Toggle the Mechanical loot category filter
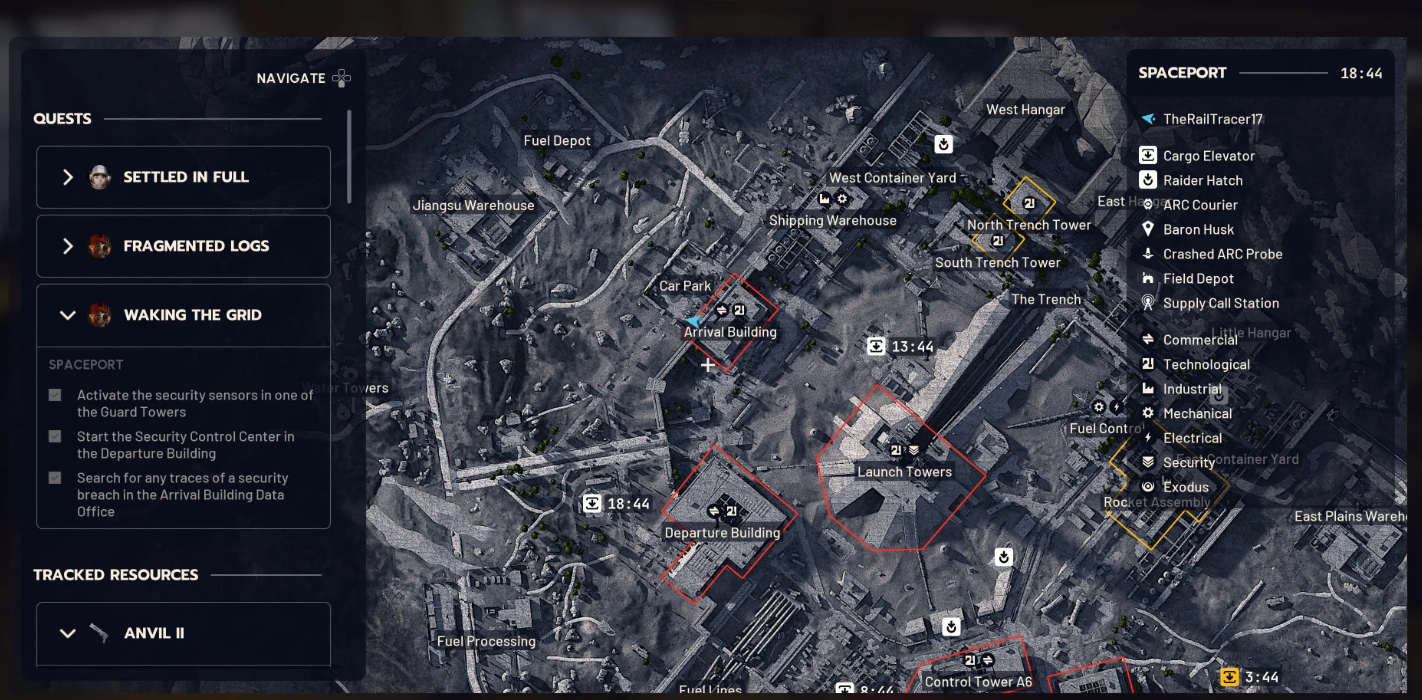This screenshot has height=700, width=1422. tap(1197, 414)
